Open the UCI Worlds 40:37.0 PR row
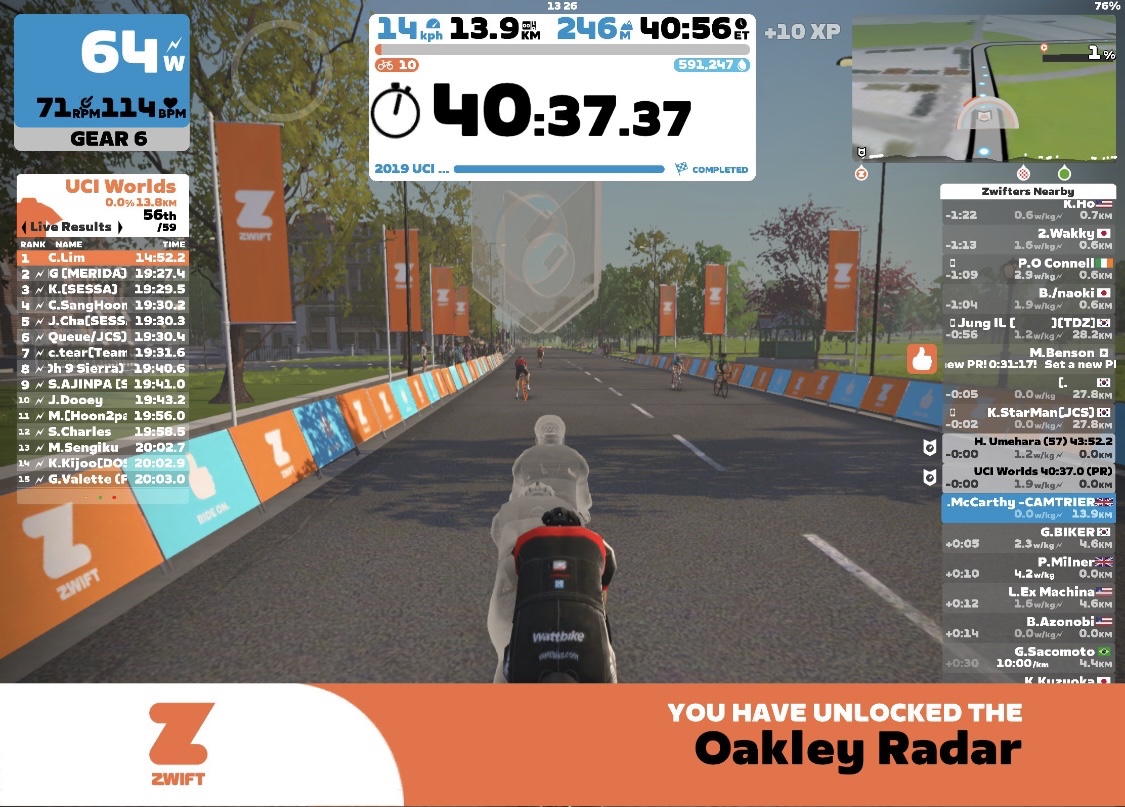Viewport: 1125px width, 807px height. click(1028, 477)
